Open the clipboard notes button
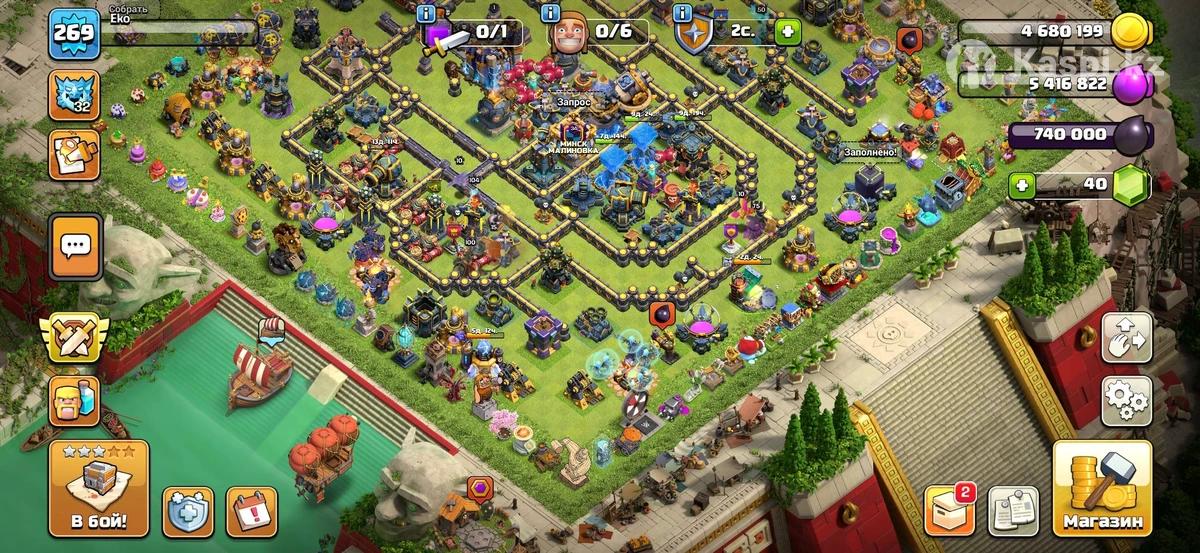 tap(1012, 512)
